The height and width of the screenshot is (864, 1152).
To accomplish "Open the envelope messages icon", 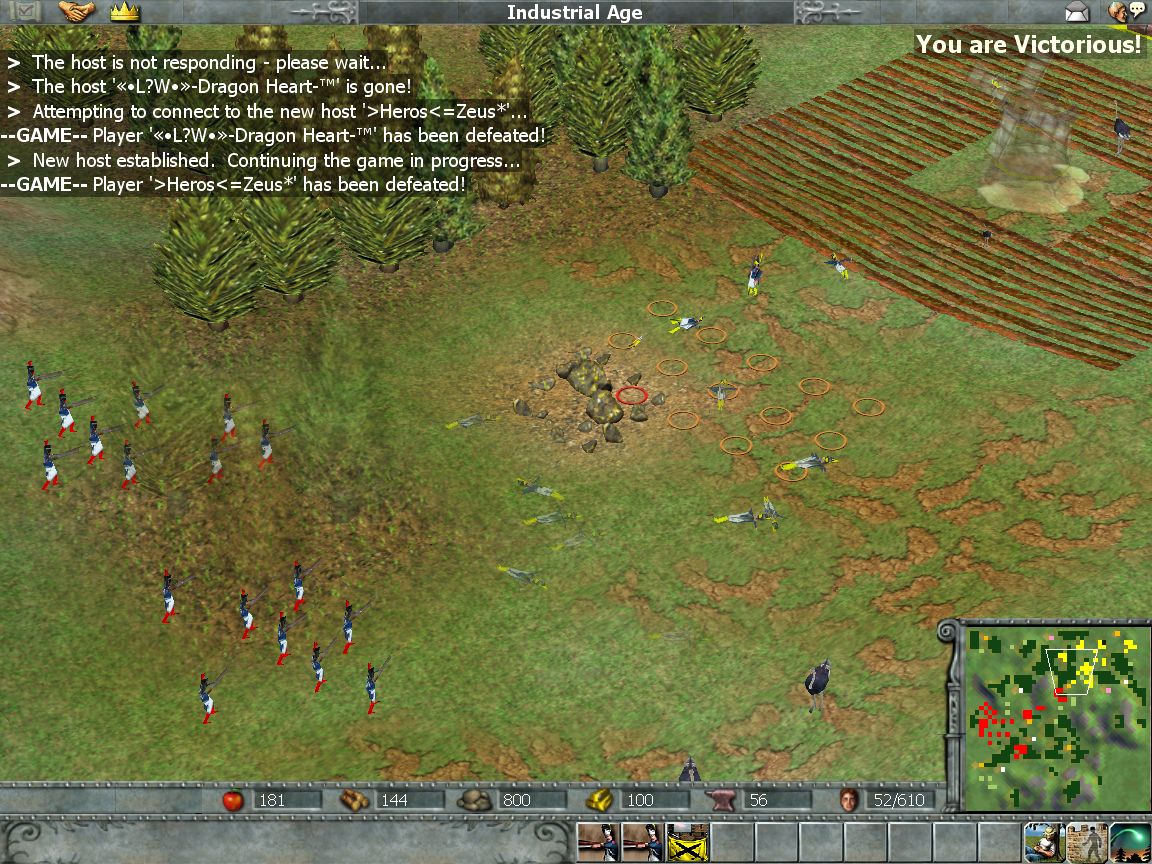I will [1077, 12].
